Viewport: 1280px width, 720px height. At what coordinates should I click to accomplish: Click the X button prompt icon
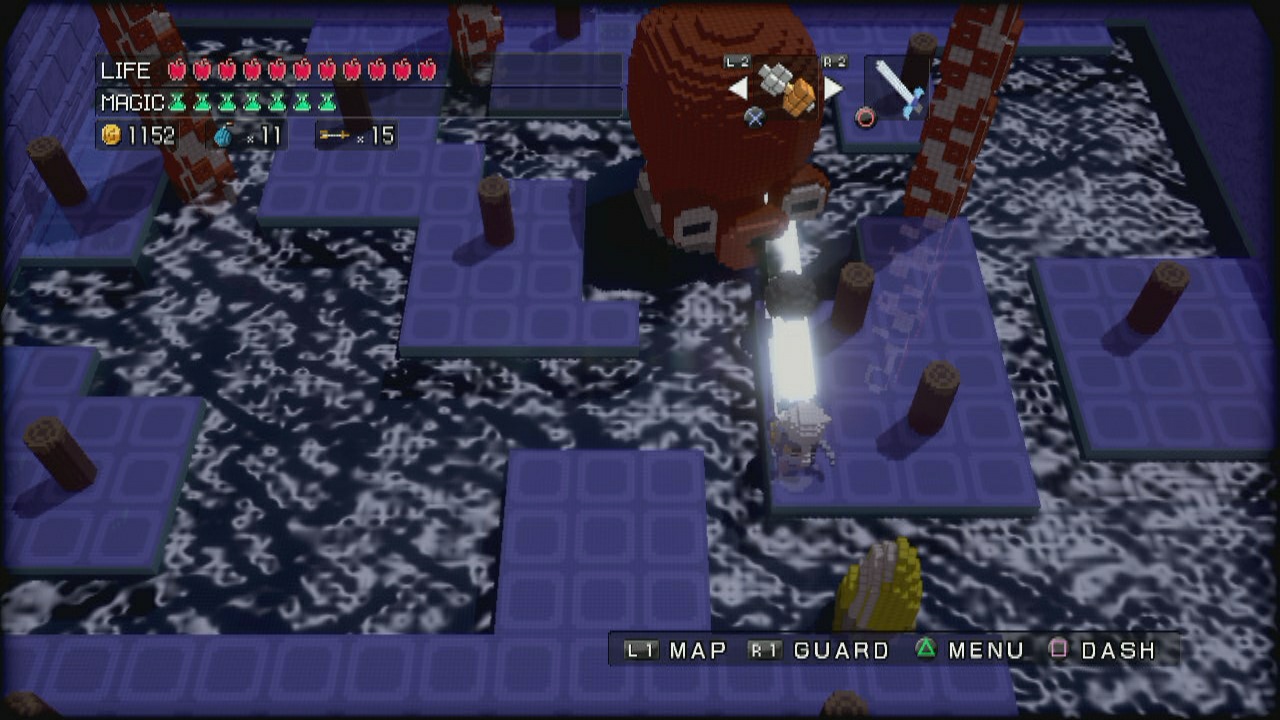tap(755, 116)
